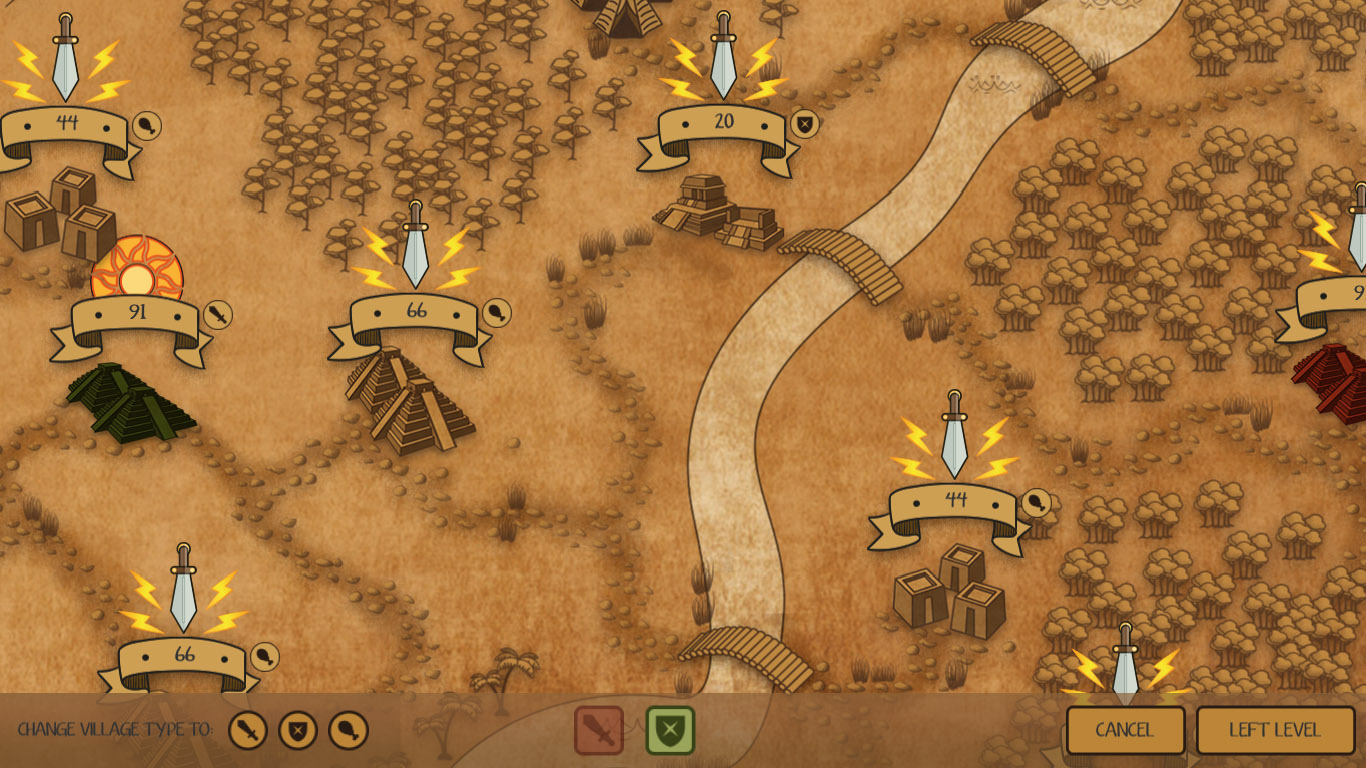Enable the shield type for a village
The image size is (1366, 768).
pyautogui.click(x=299, y=730)
